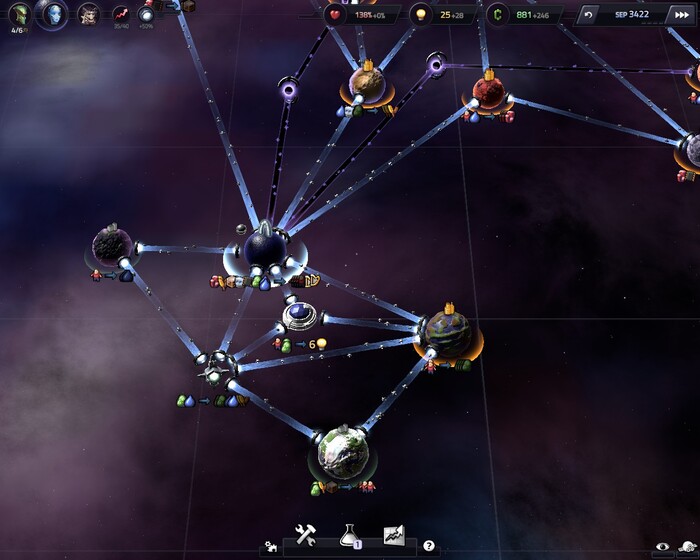Open the green helmeted alien portrait

[18, 14]
